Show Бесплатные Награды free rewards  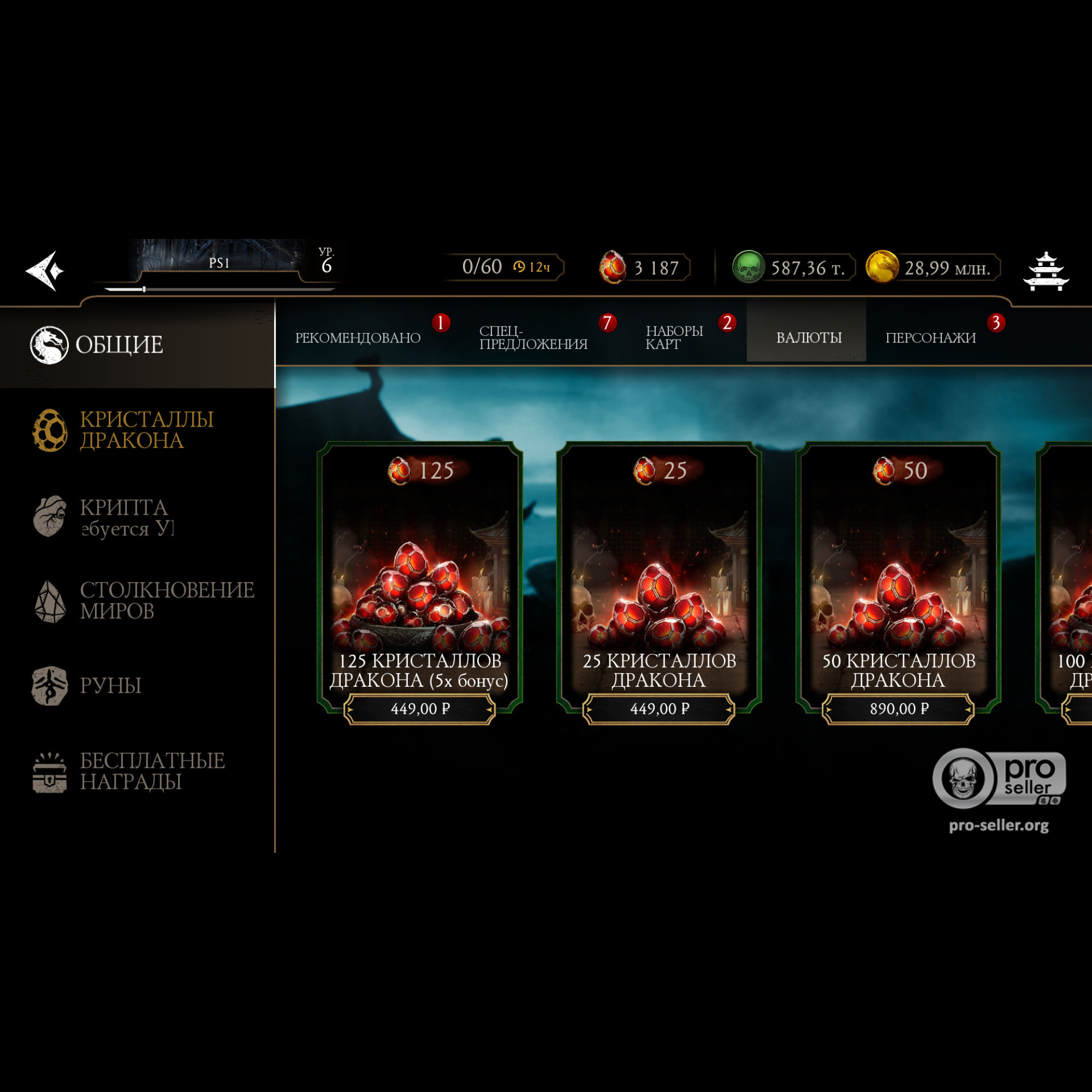pyautogui.click(x=151, y=771)
